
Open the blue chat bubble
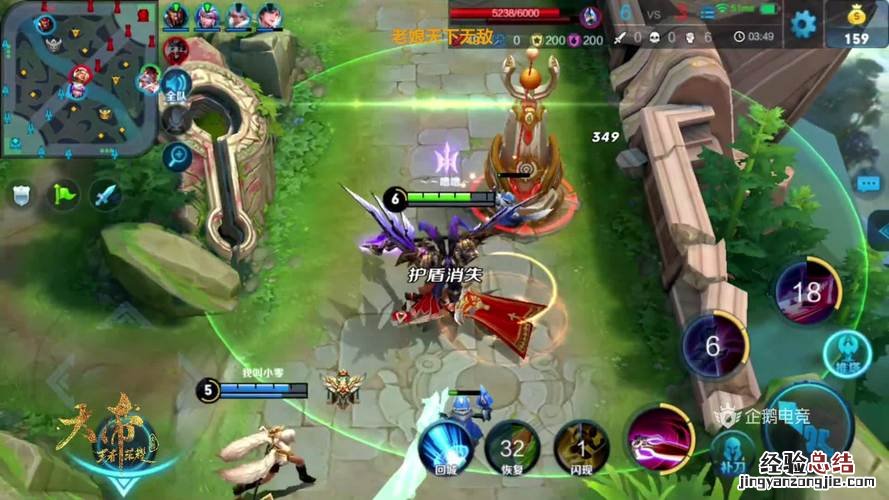point(868,184)
